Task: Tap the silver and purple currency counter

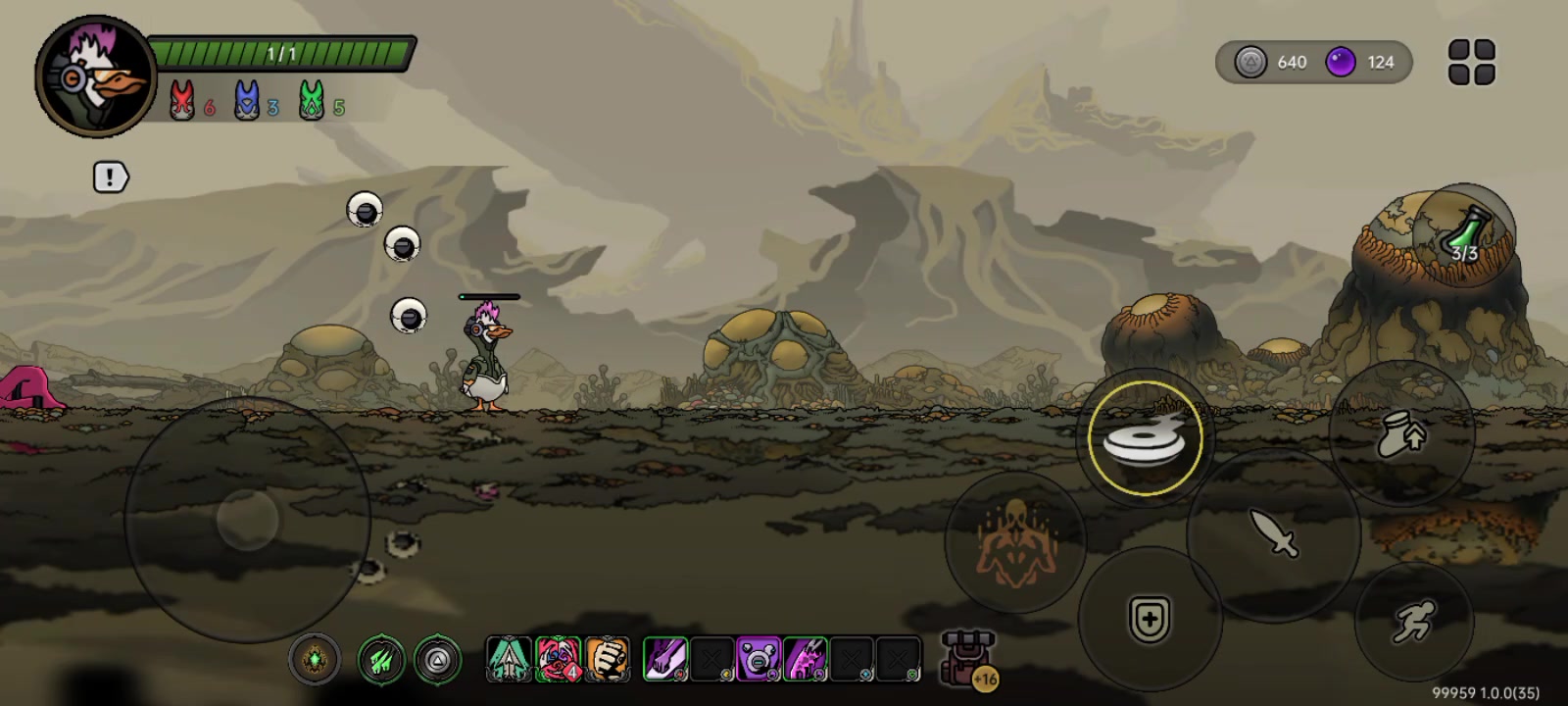Action: click(x=1313, y=63)
